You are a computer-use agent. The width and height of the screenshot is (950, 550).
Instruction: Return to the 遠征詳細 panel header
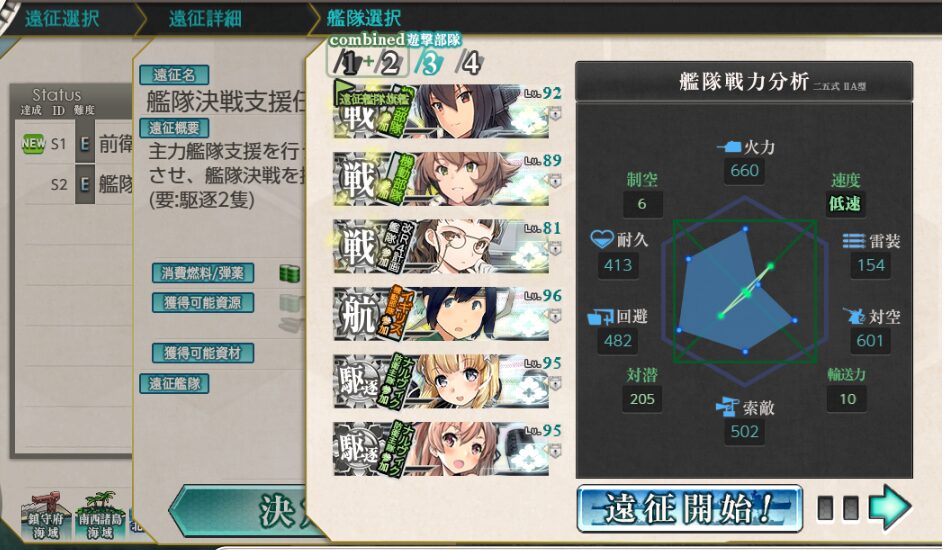203,18
